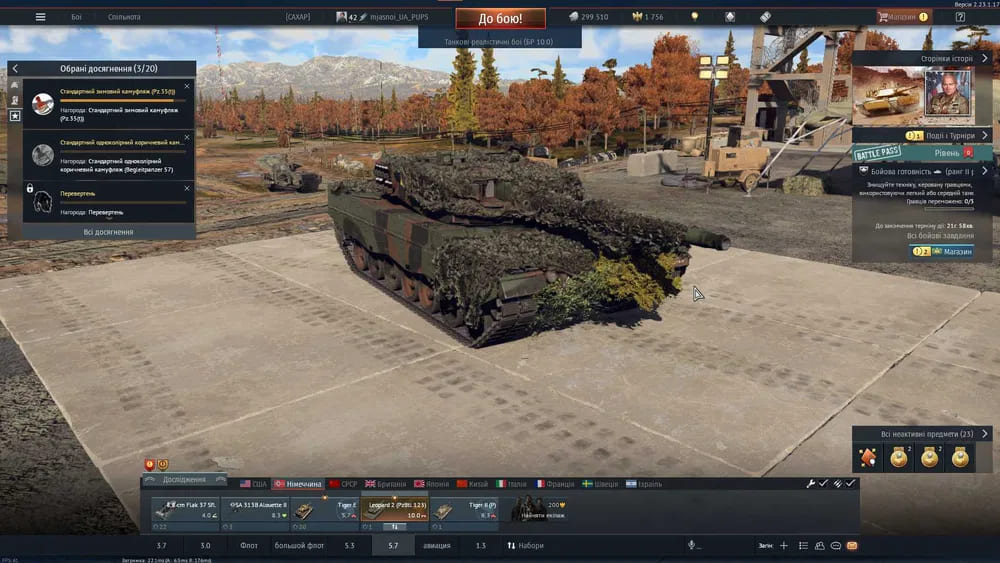Show all achievements via "Всі досягнення"
The width and height of the screenshot is (1000, 563).
(108, 232)
